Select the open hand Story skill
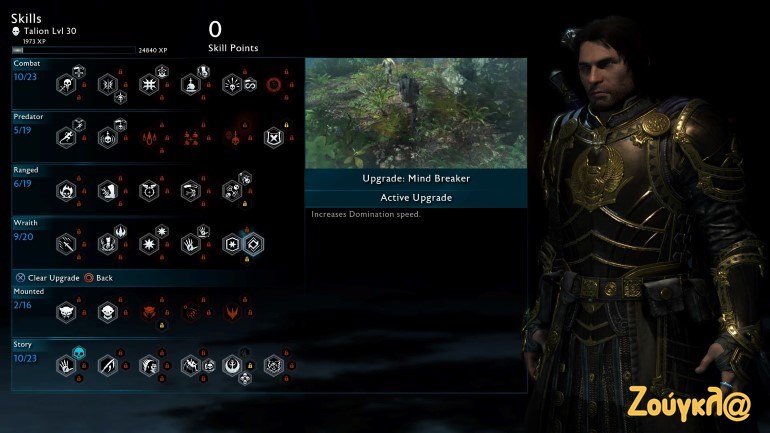Viewport: 770px width, 433px height. (x=66, y=365)
